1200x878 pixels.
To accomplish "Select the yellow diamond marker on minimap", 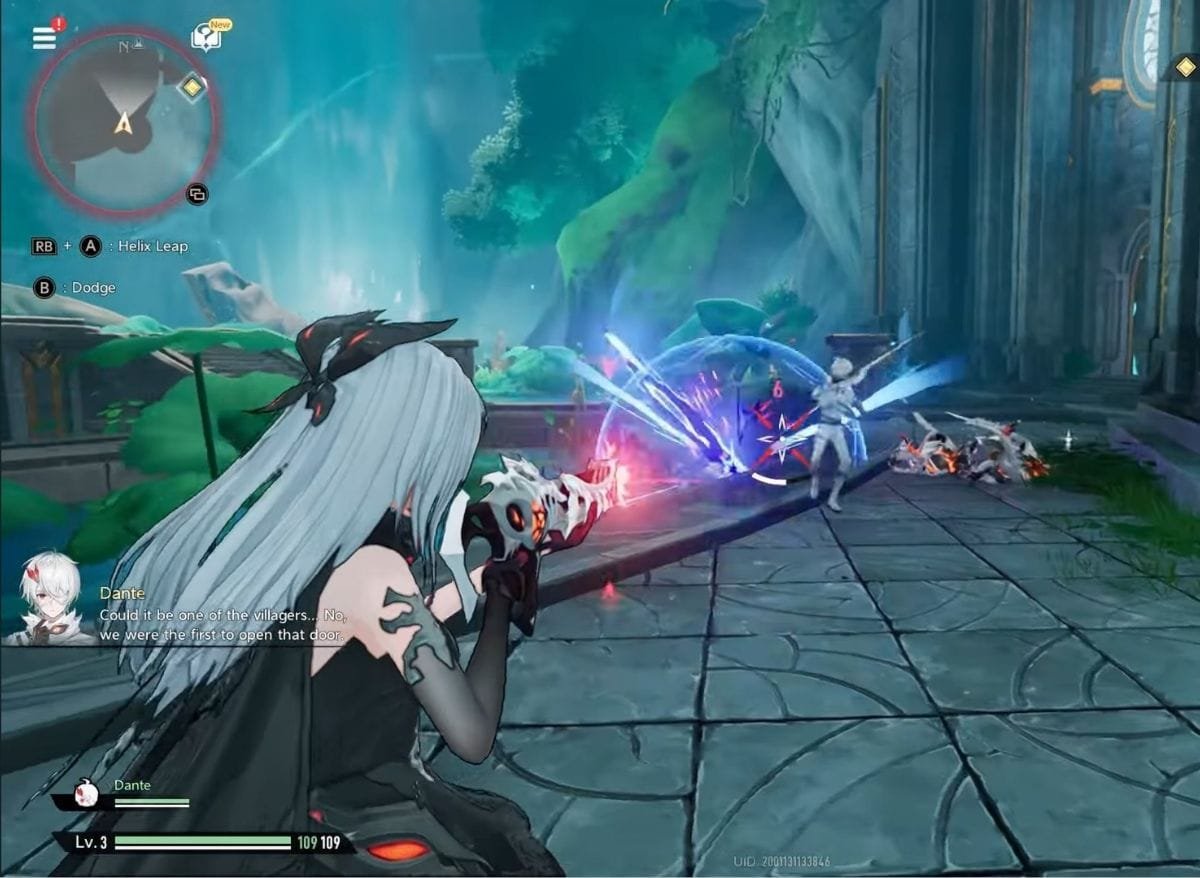I will 190,87.
